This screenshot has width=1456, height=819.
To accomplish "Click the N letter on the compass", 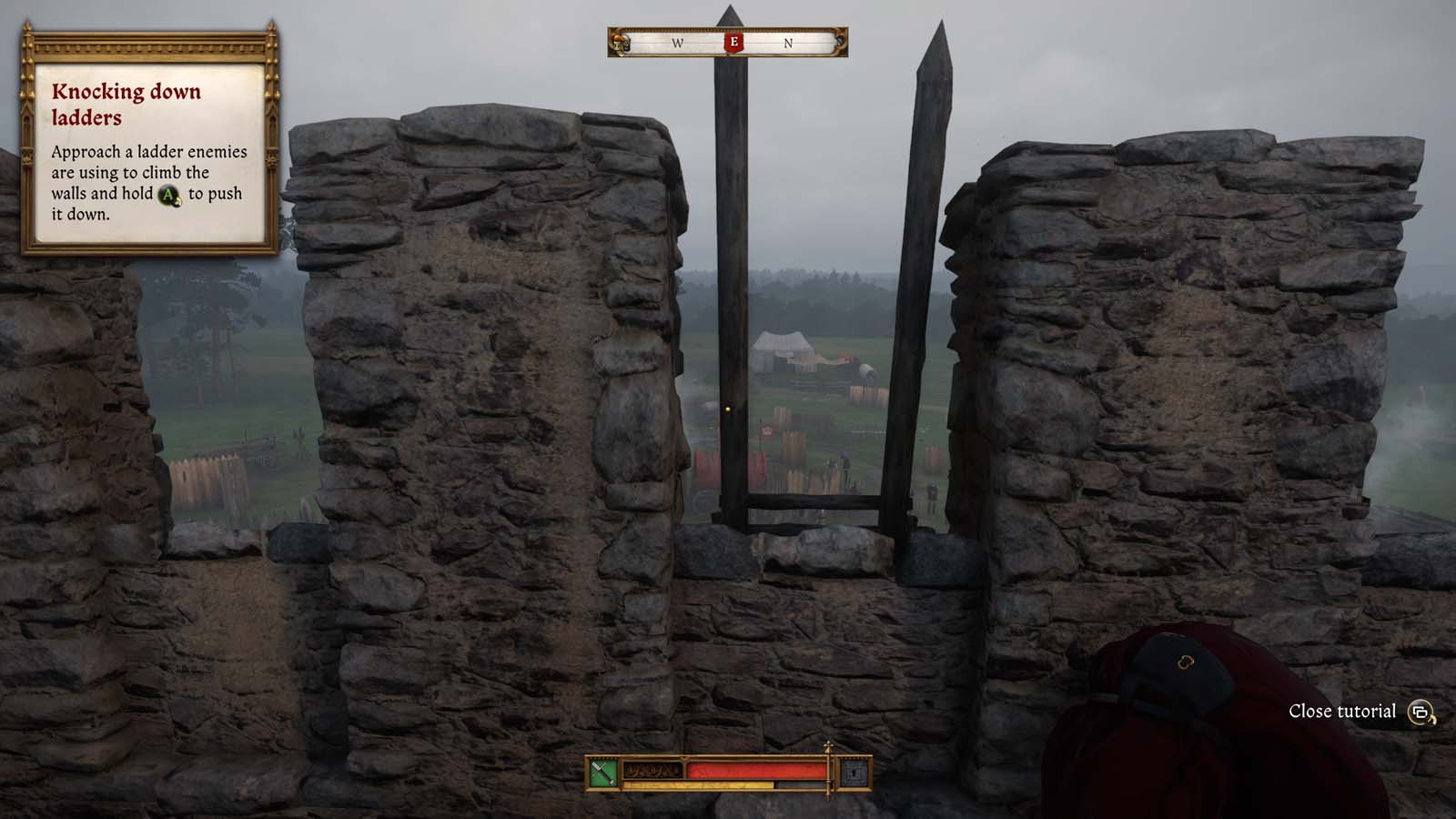I will [788, 42].
